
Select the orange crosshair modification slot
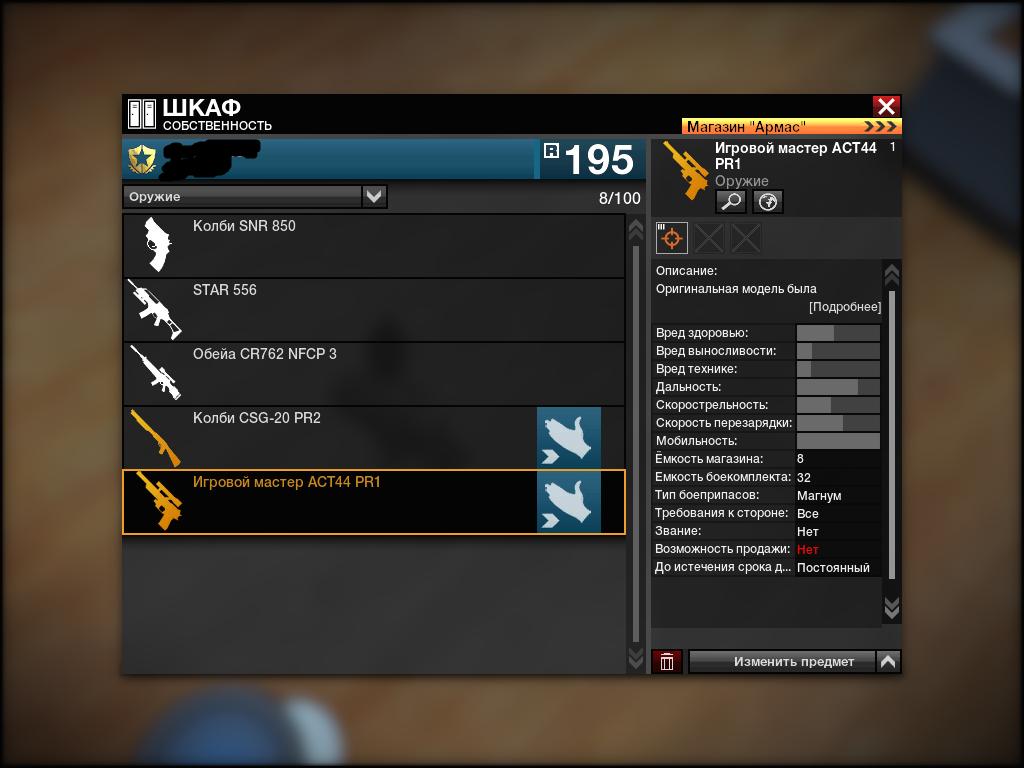coord(672,238)
